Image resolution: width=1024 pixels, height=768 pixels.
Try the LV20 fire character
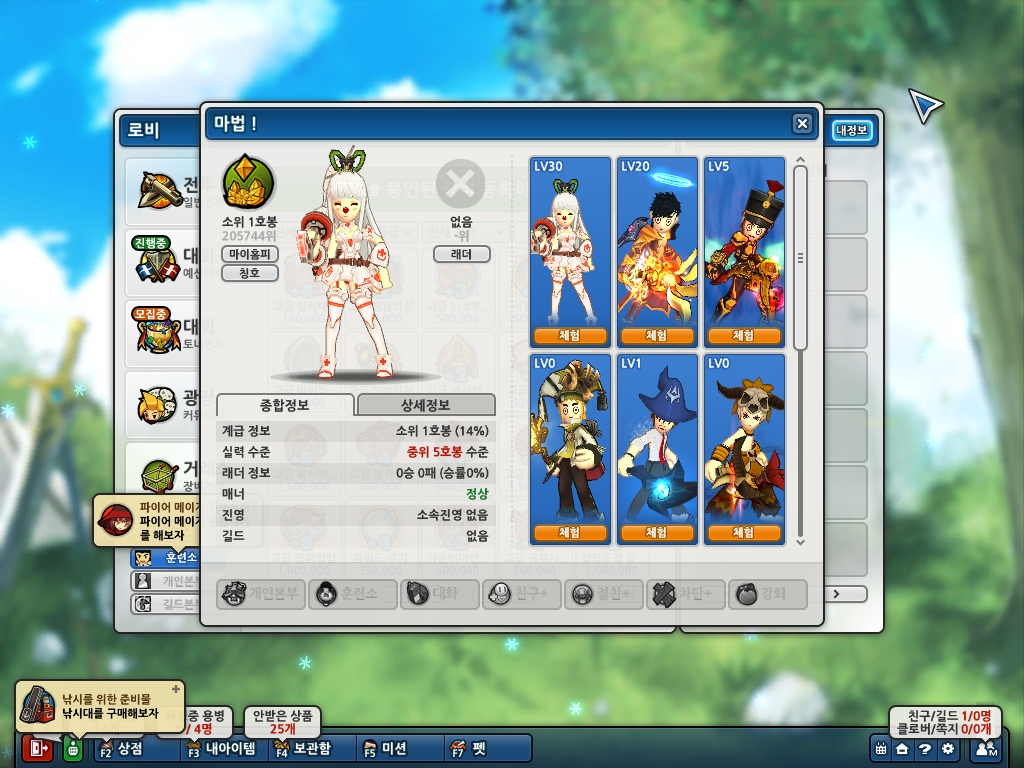657,335
